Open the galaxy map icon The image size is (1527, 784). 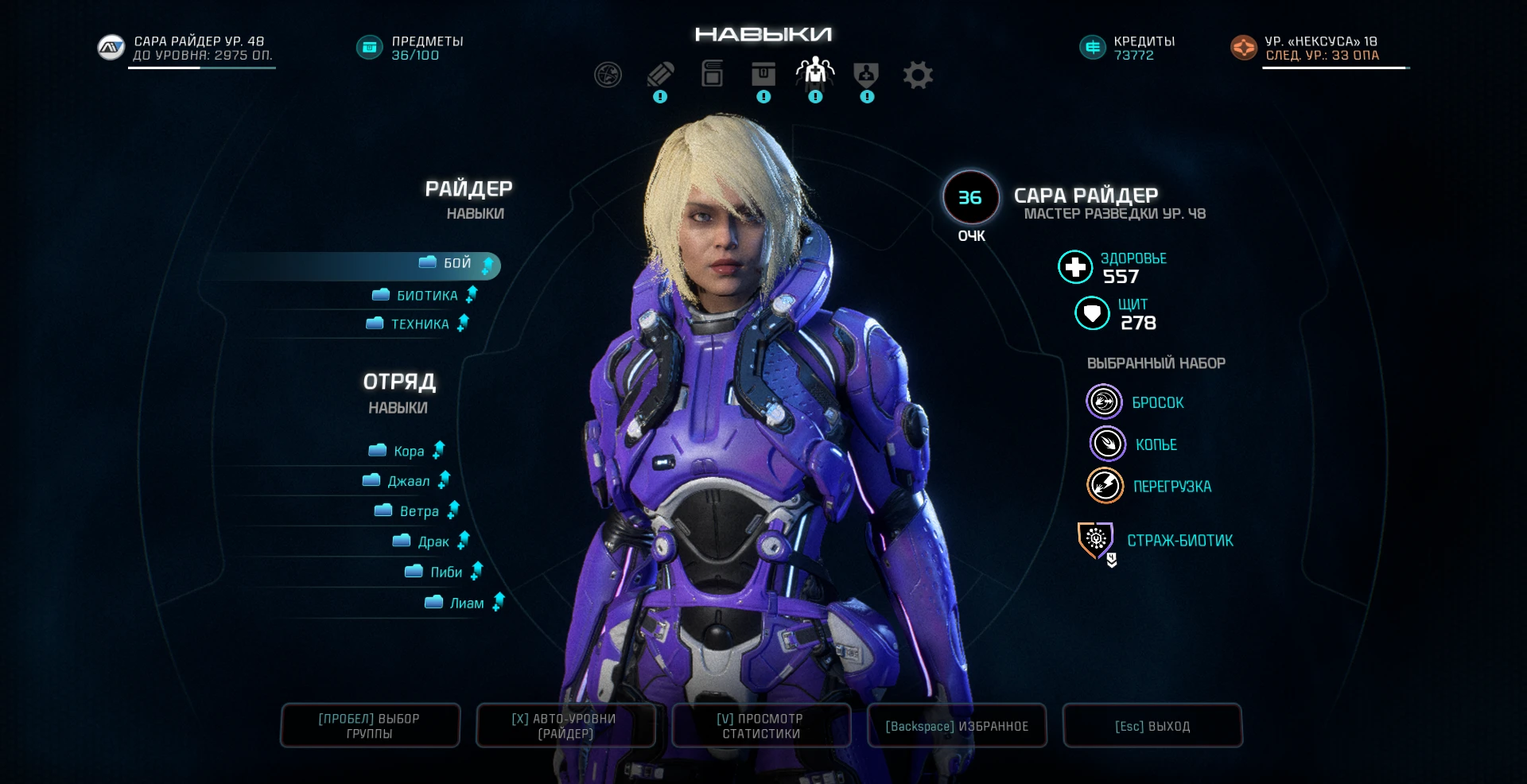click(607, 74)
